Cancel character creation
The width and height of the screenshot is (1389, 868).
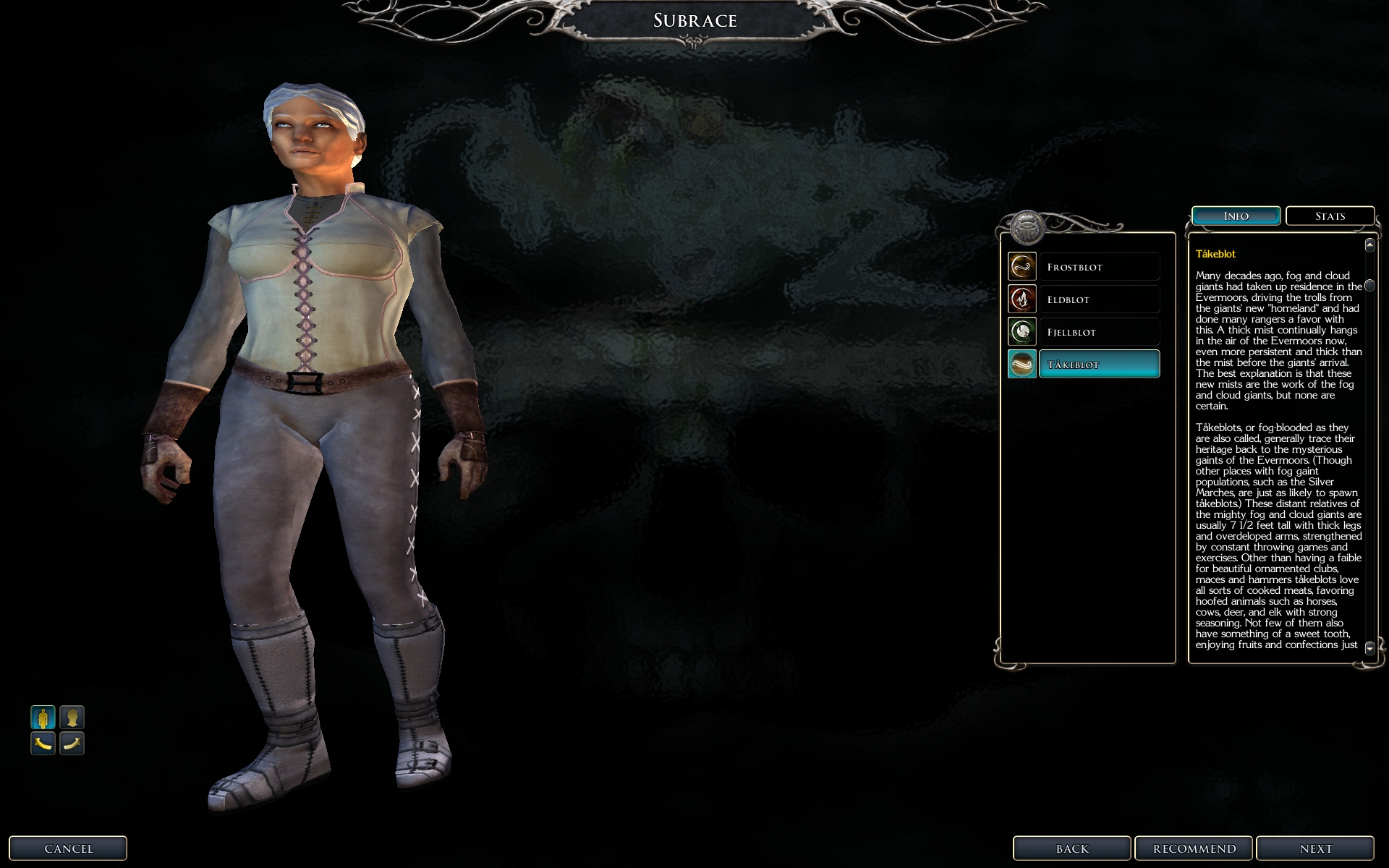tap(68, 848)
